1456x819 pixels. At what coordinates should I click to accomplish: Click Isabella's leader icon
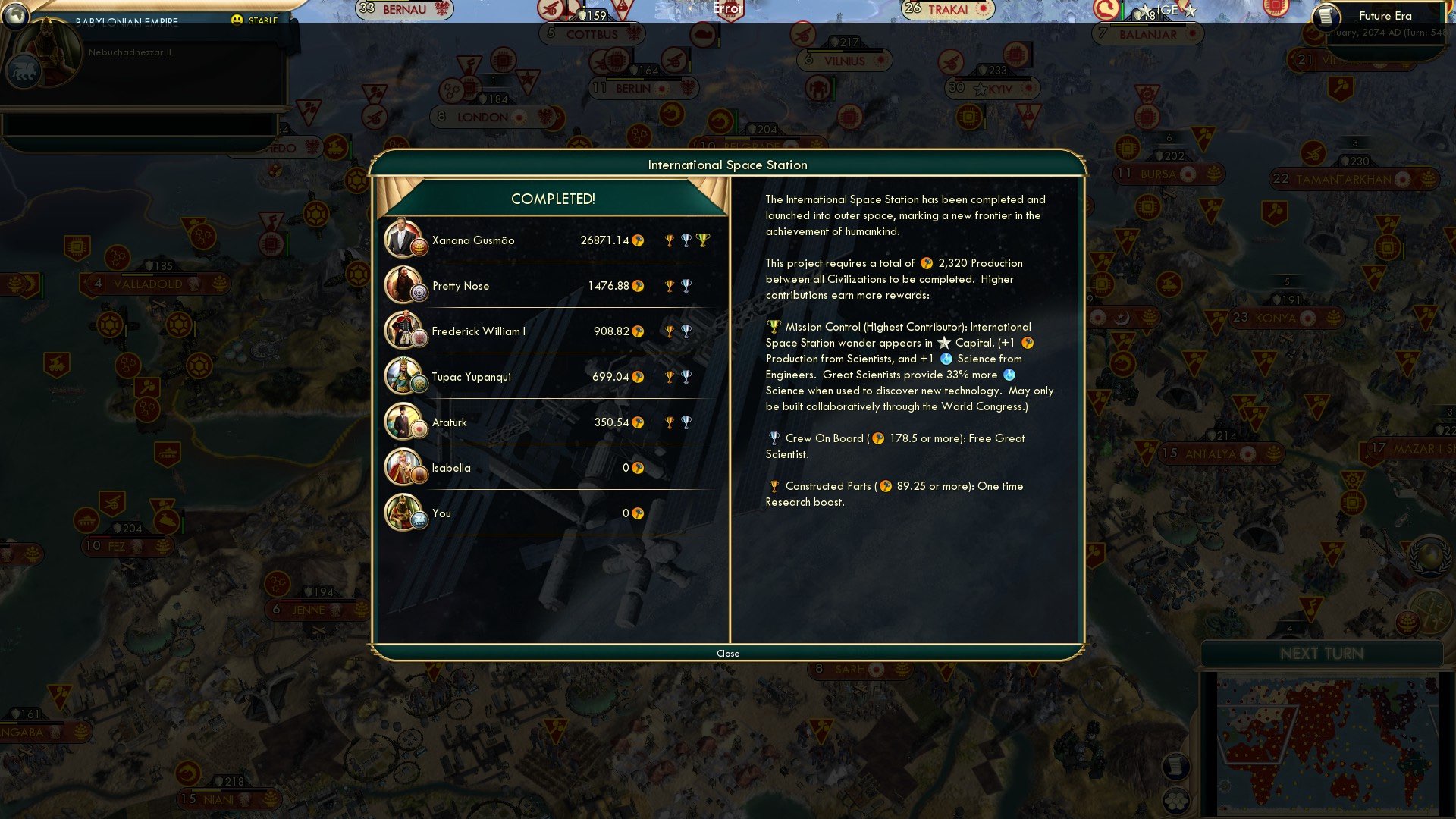[405, 468]
